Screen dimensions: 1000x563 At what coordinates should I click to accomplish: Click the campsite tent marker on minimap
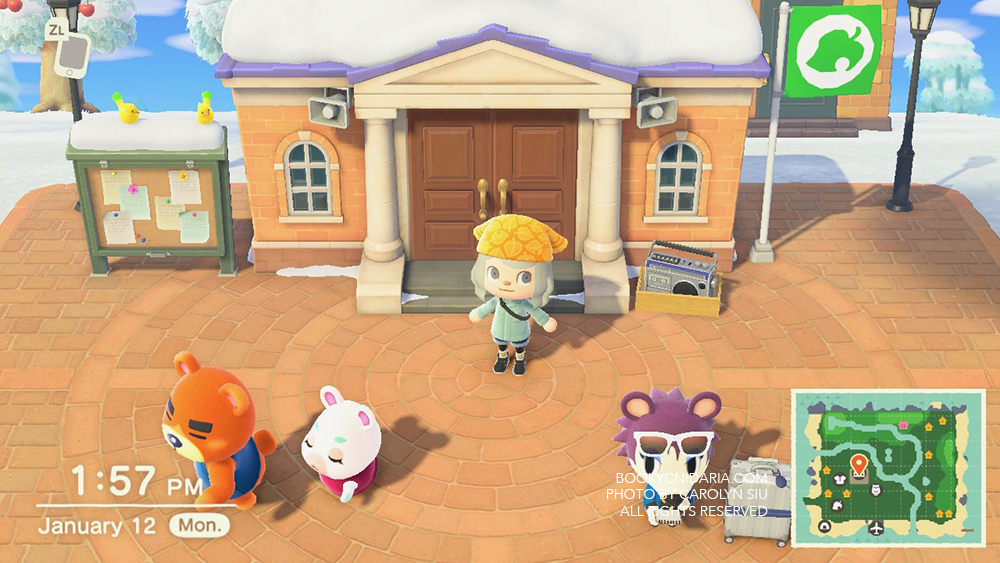point(825,528)
